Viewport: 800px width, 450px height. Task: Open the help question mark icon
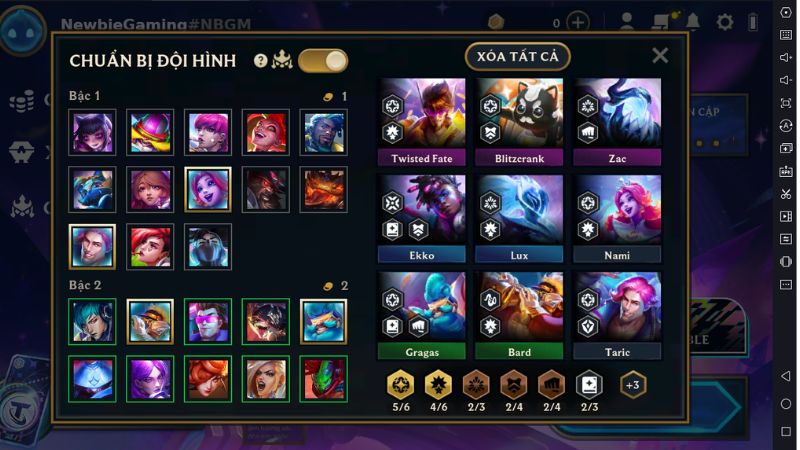coord(261,61)
